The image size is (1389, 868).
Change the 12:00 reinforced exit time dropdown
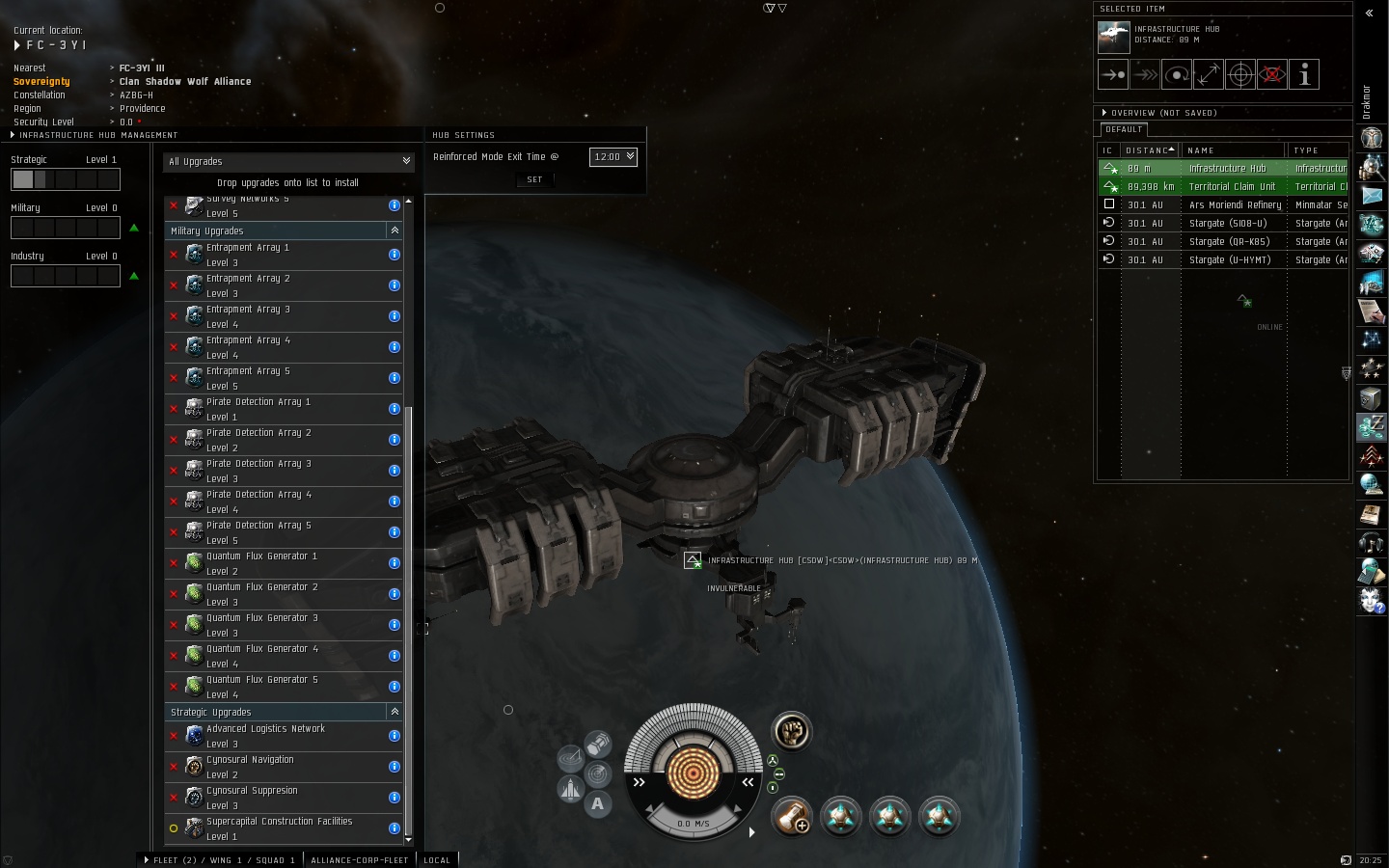pos(613,156)
